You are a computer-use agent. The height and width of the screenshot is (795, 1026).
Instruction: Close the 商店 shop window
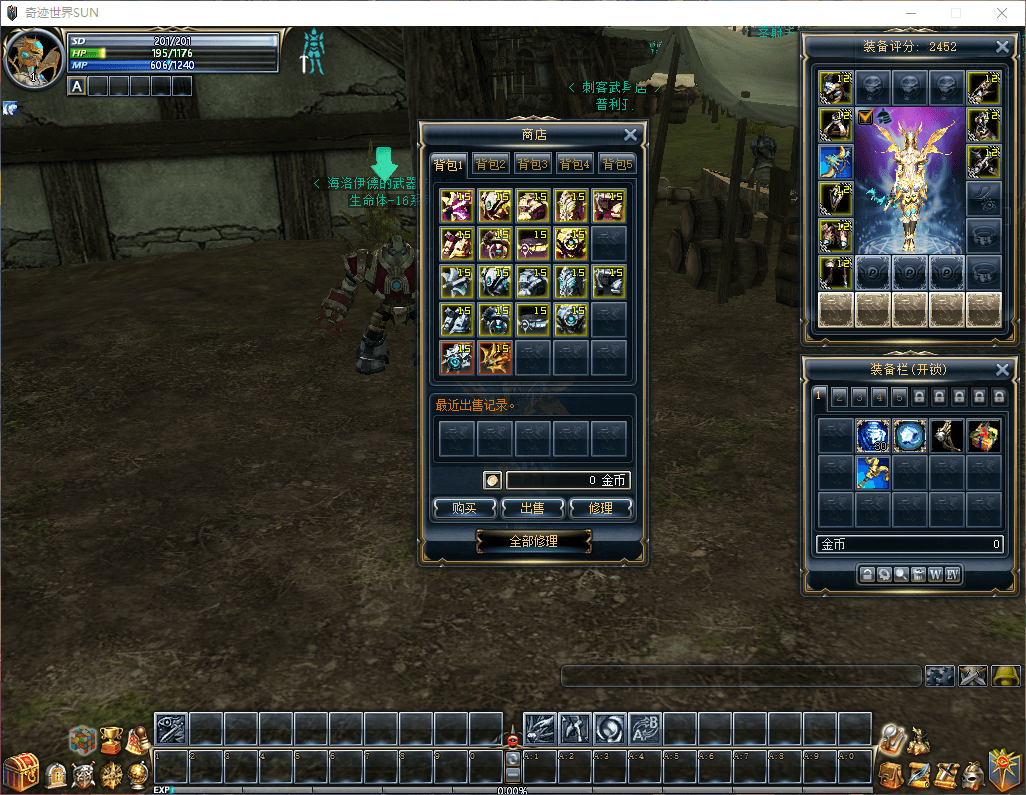[x=630, y=135]
